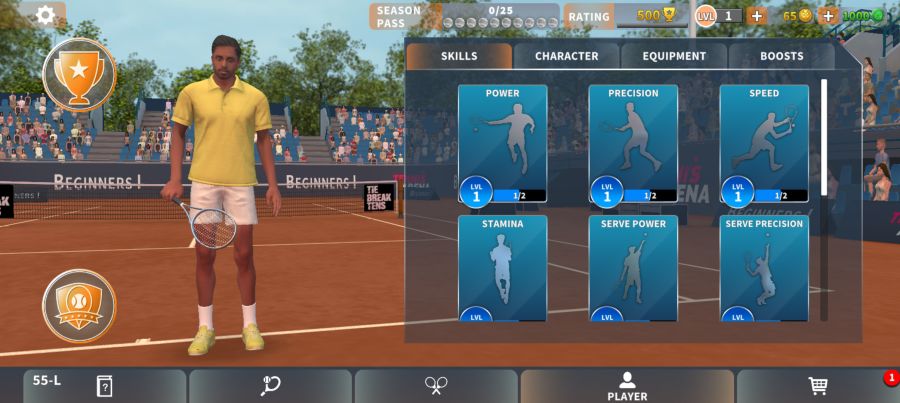Open the shop cart tab
This screenshot has width=900, height=403.
pyautogui.click(x=817, y=386)
